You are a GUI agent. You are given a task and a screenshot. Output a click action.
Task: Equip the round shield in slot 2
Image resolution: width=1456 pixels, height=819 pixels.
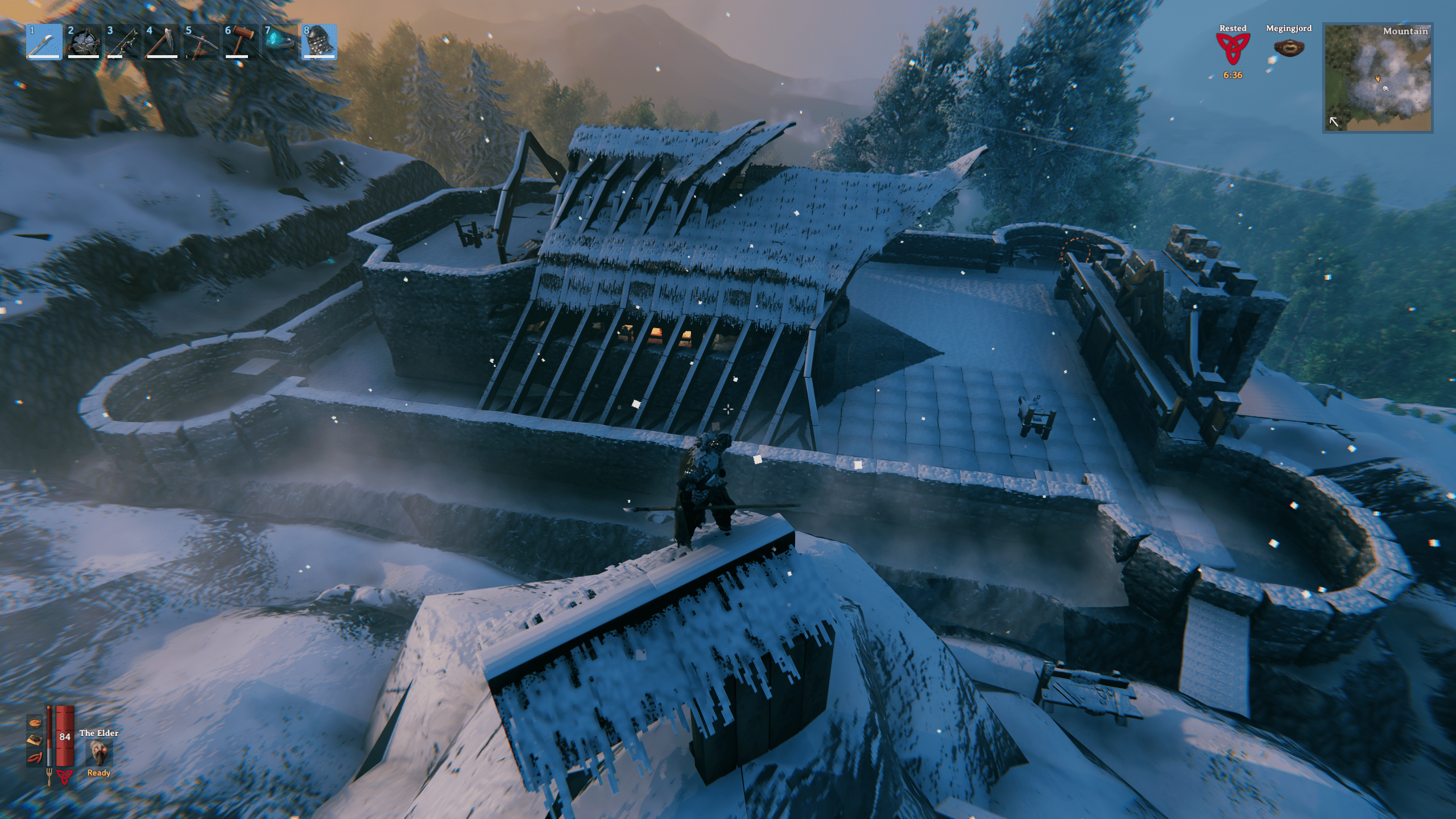[84, 42]
